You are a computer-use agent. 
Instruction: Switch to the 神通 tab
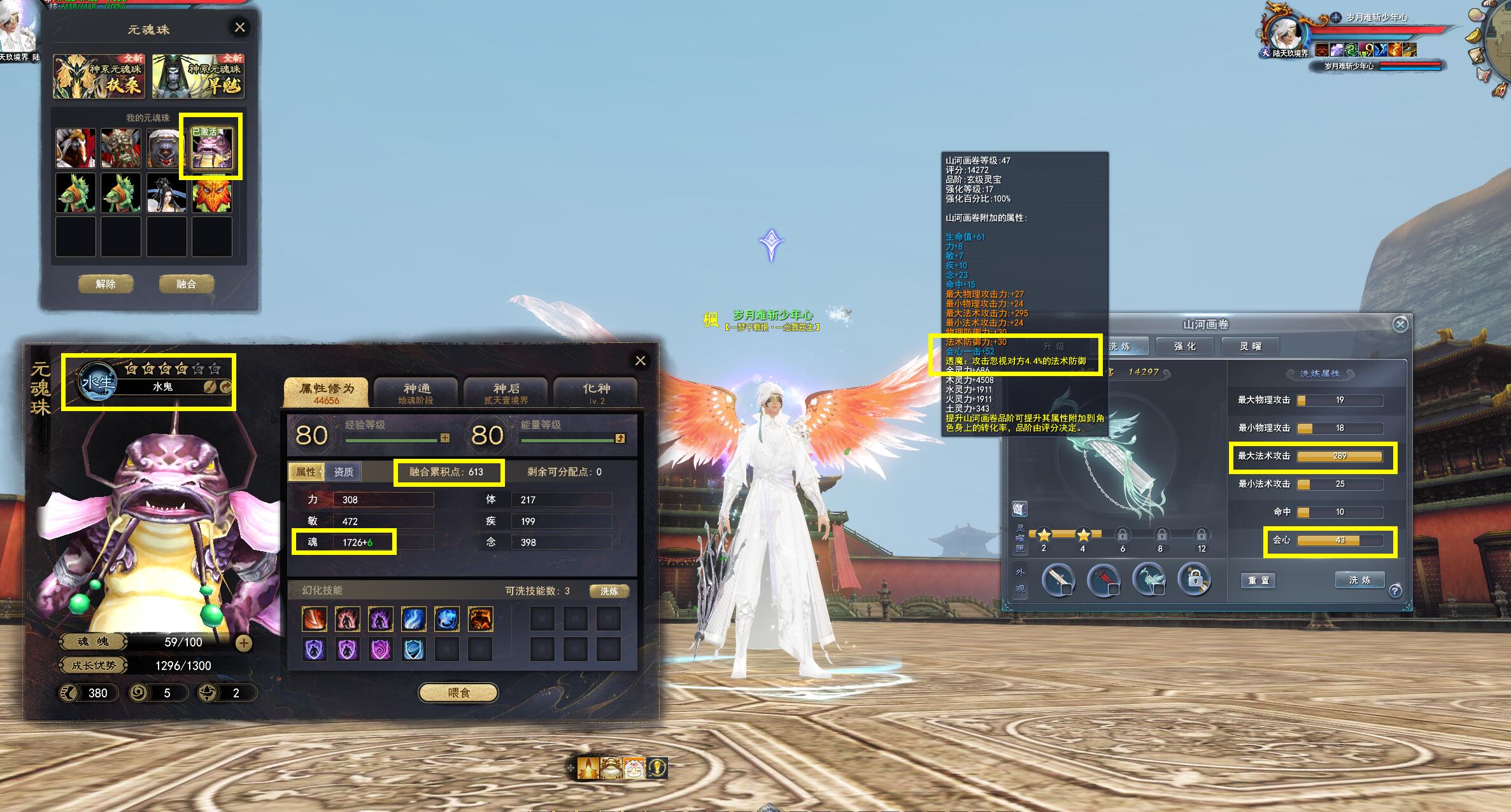coord(416,392)
